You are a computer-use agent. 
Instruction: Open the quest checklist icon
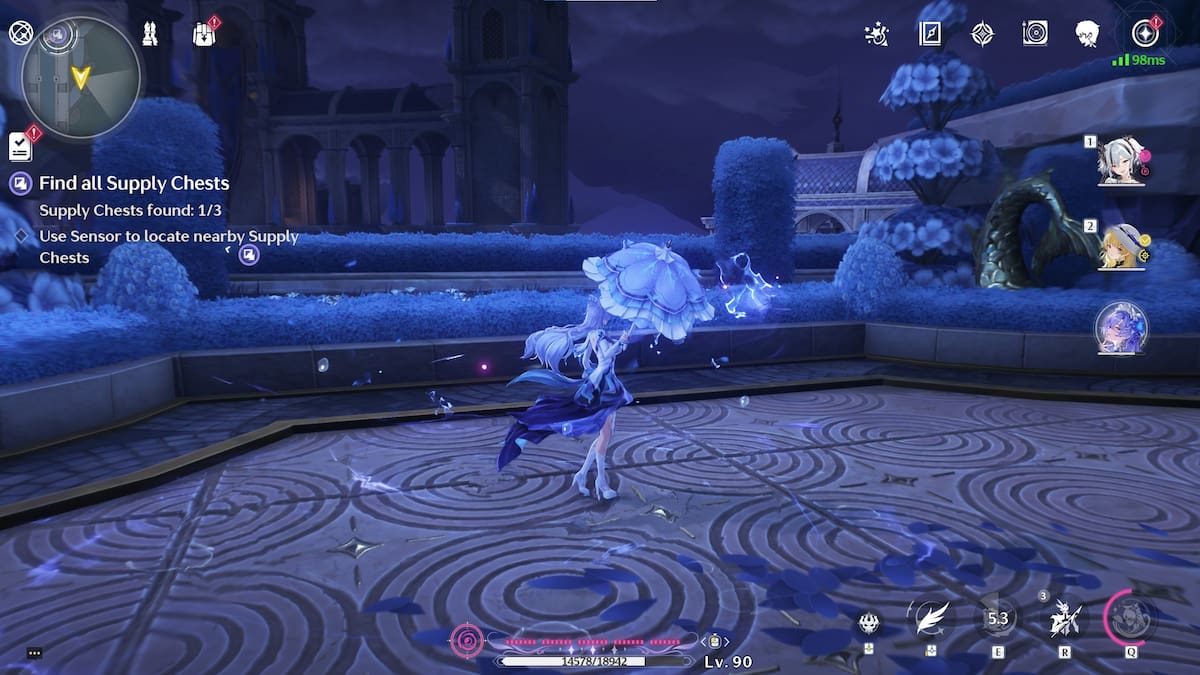(21, 147)
